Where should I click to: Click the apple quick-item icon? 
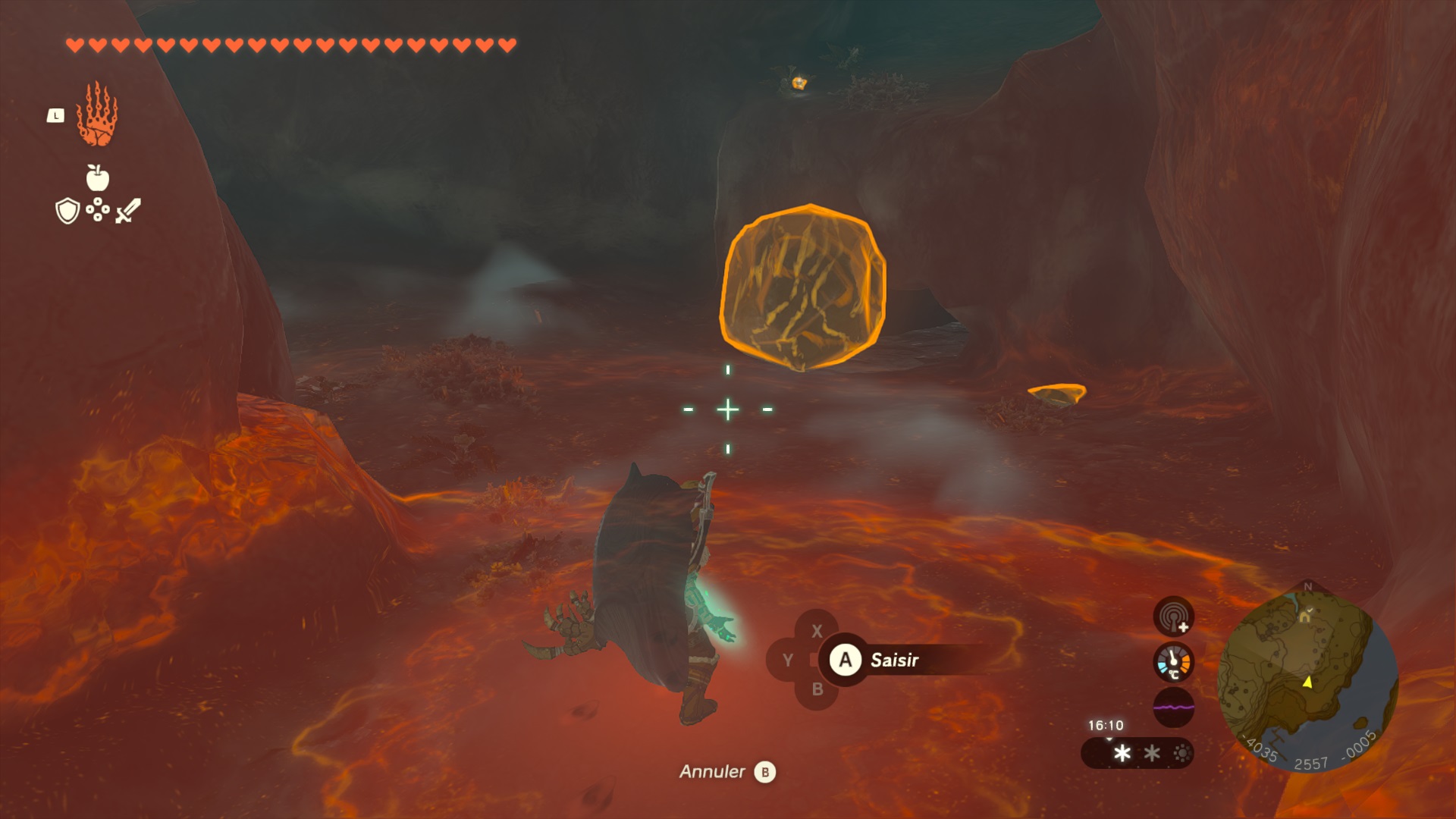(98, 178)
